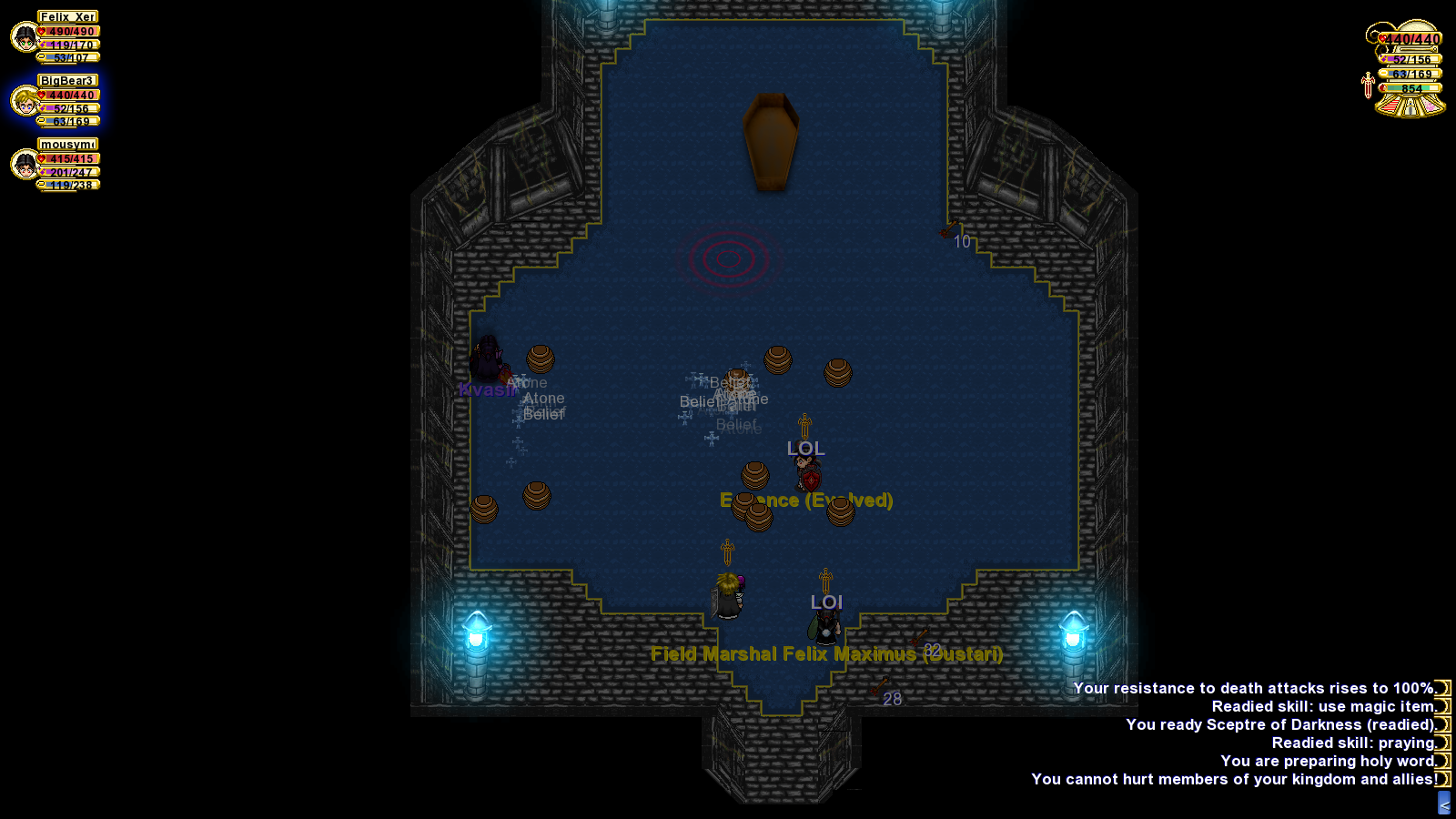Image resolution: width=1456 pixels, height=819 pixels.
Task: Click the "You are preparing holy word" log message
Action: coord(1327,761)
